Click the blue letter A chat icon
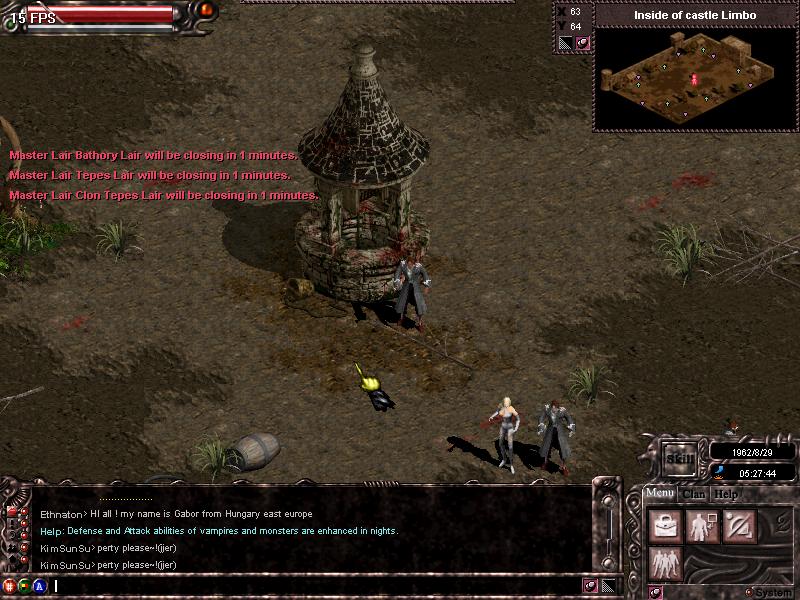 point(39,586)
